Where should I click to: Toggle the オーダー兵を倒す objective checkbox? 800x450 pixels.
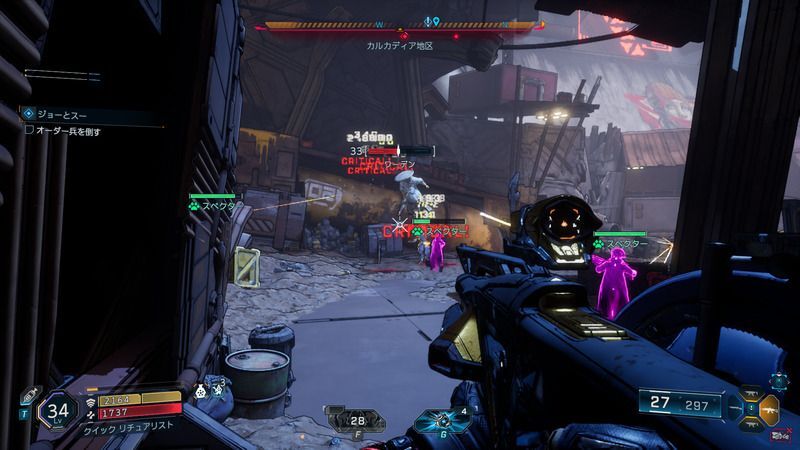30,130
